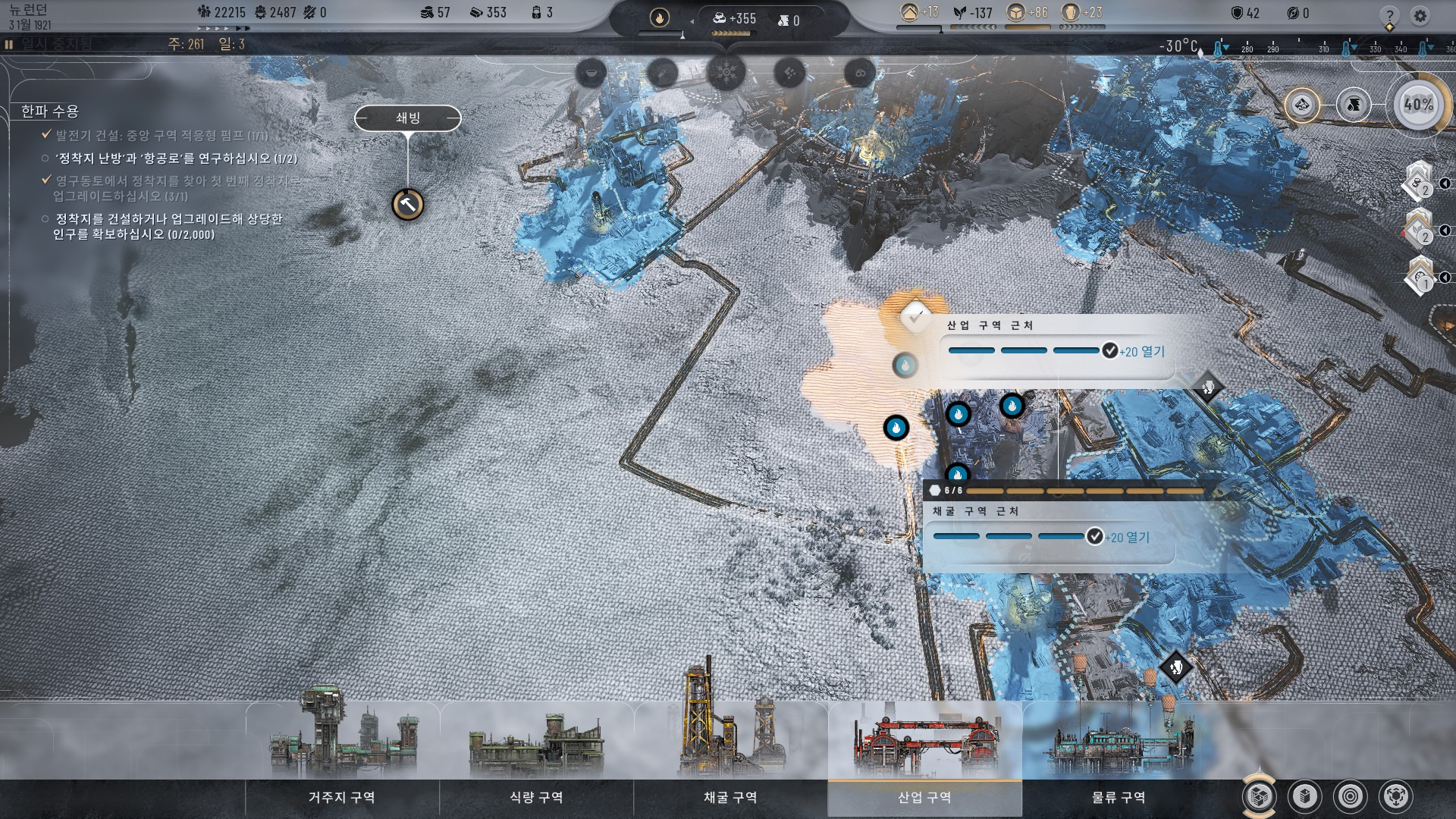Choose the 식량 구역 food district

click(x=536, y=797)
